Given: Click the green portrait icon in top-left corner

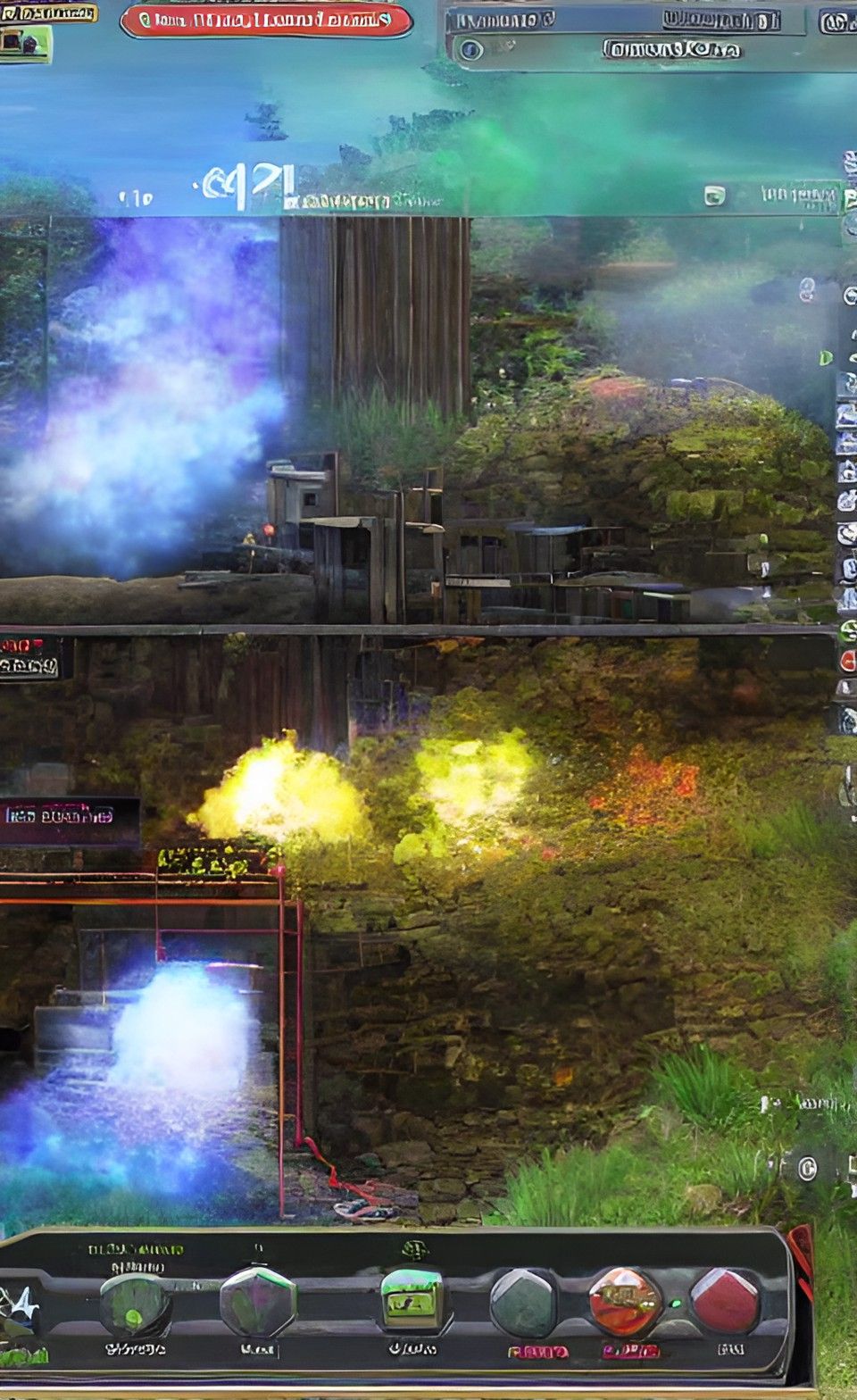Looking at the screenshot, I should [x=24, y=43].
